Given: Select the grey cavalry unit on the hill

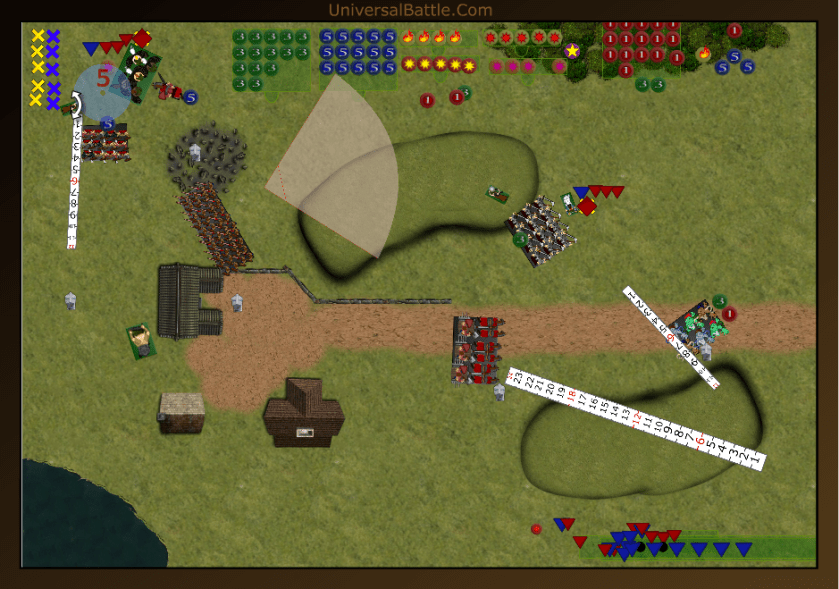Looking at the screenshot, I should [541, 230].
